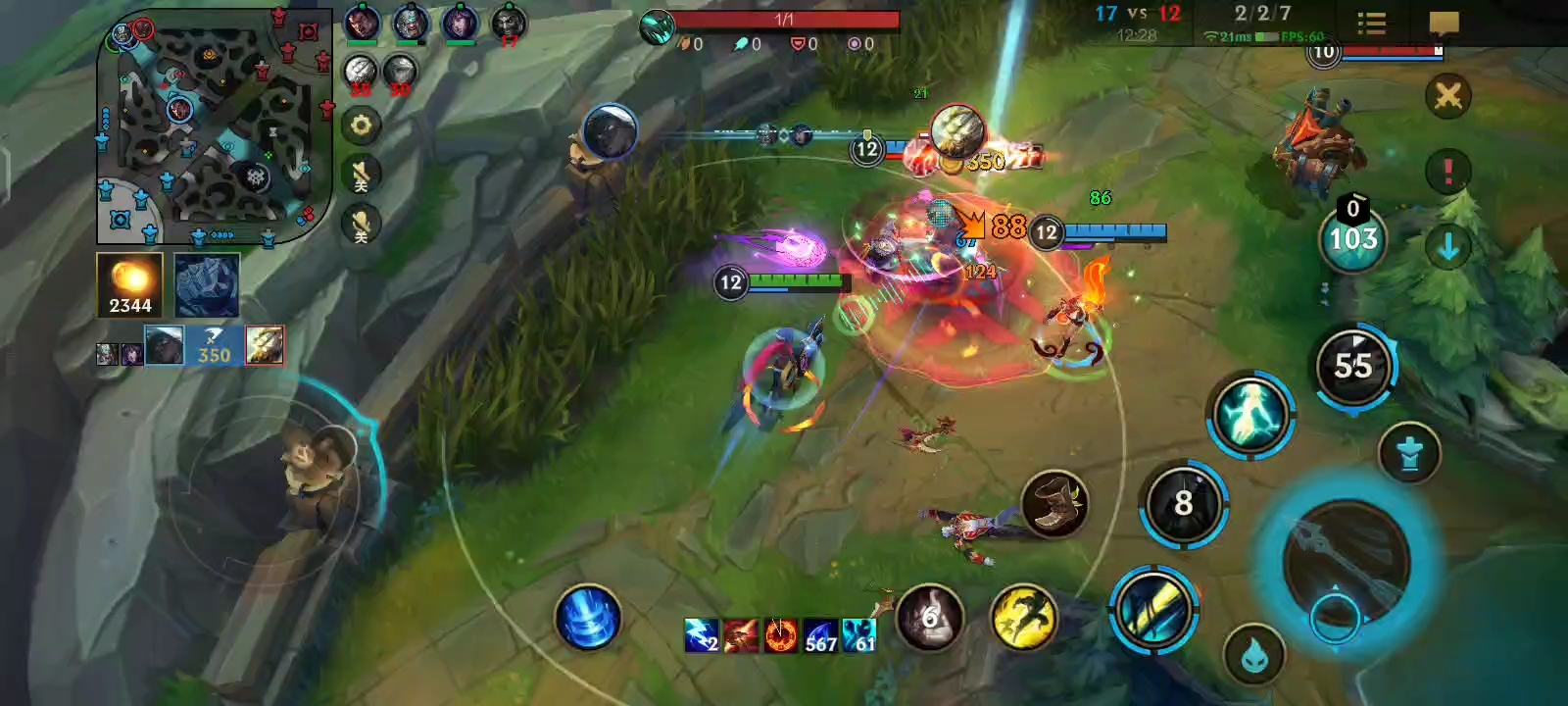
Task: Select the target-tower attack button
Action: tap(1409, 453)
